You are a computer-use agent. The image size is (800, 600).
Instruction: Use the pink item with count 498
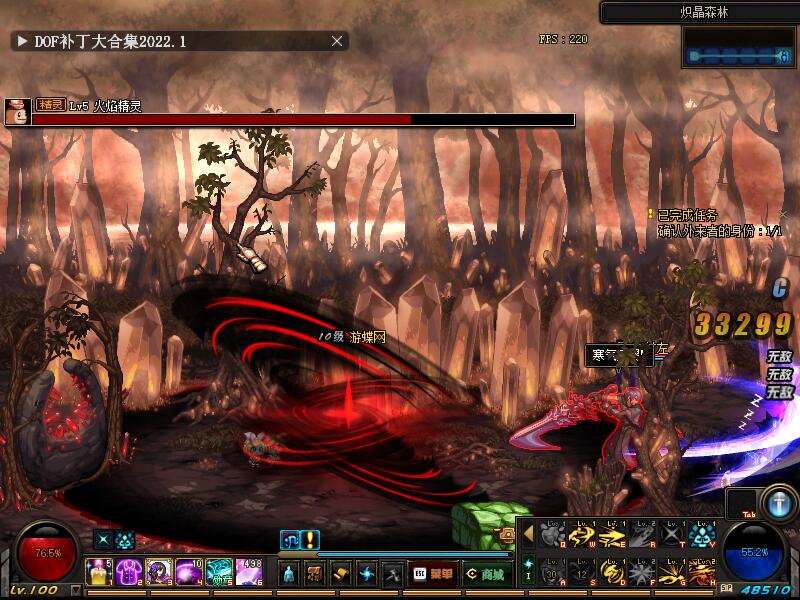click(x=248, y=572)
